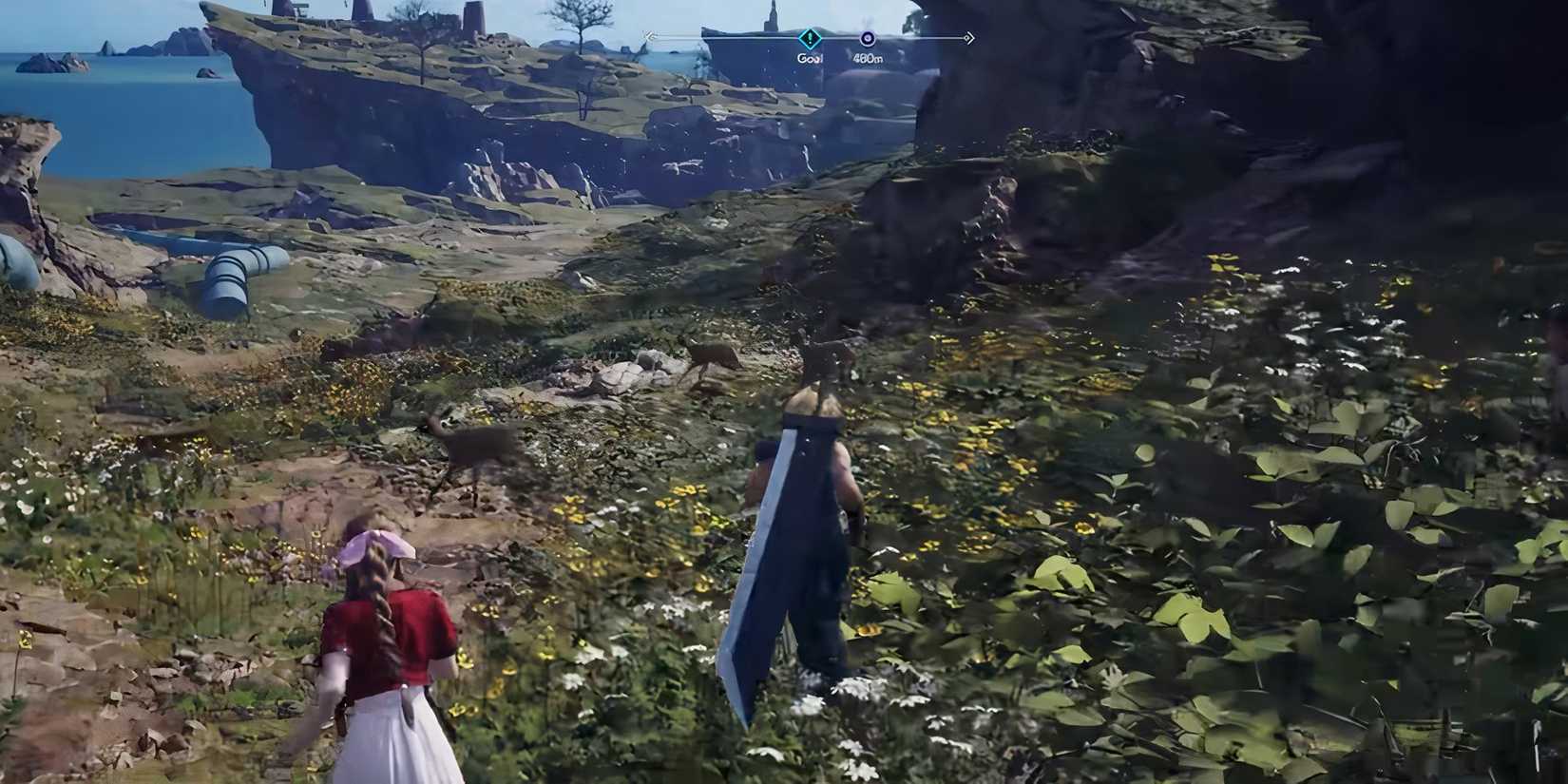This screenshot has width=1568, height=784.
Task: Click the Goal text label under the marker
Action: (810, 56)
